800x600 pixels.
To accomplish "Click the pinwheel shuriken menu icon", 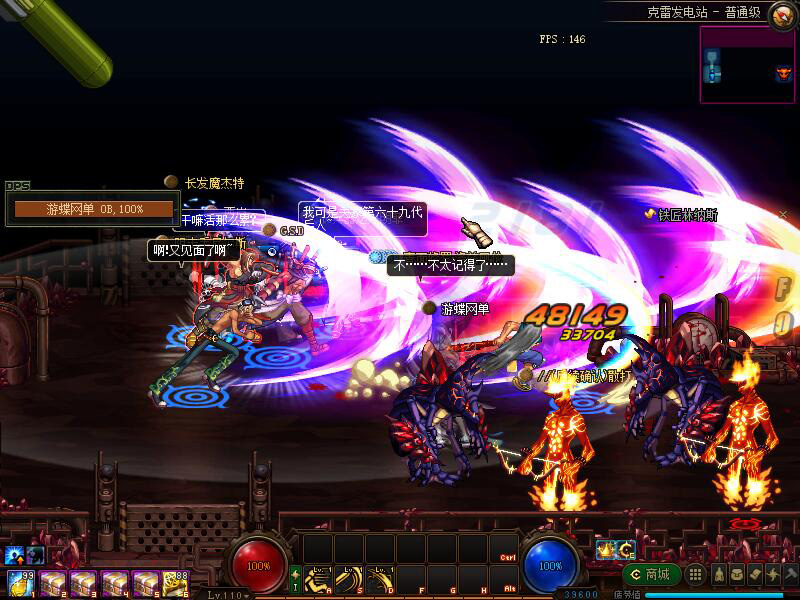I will tap(773, 574).
